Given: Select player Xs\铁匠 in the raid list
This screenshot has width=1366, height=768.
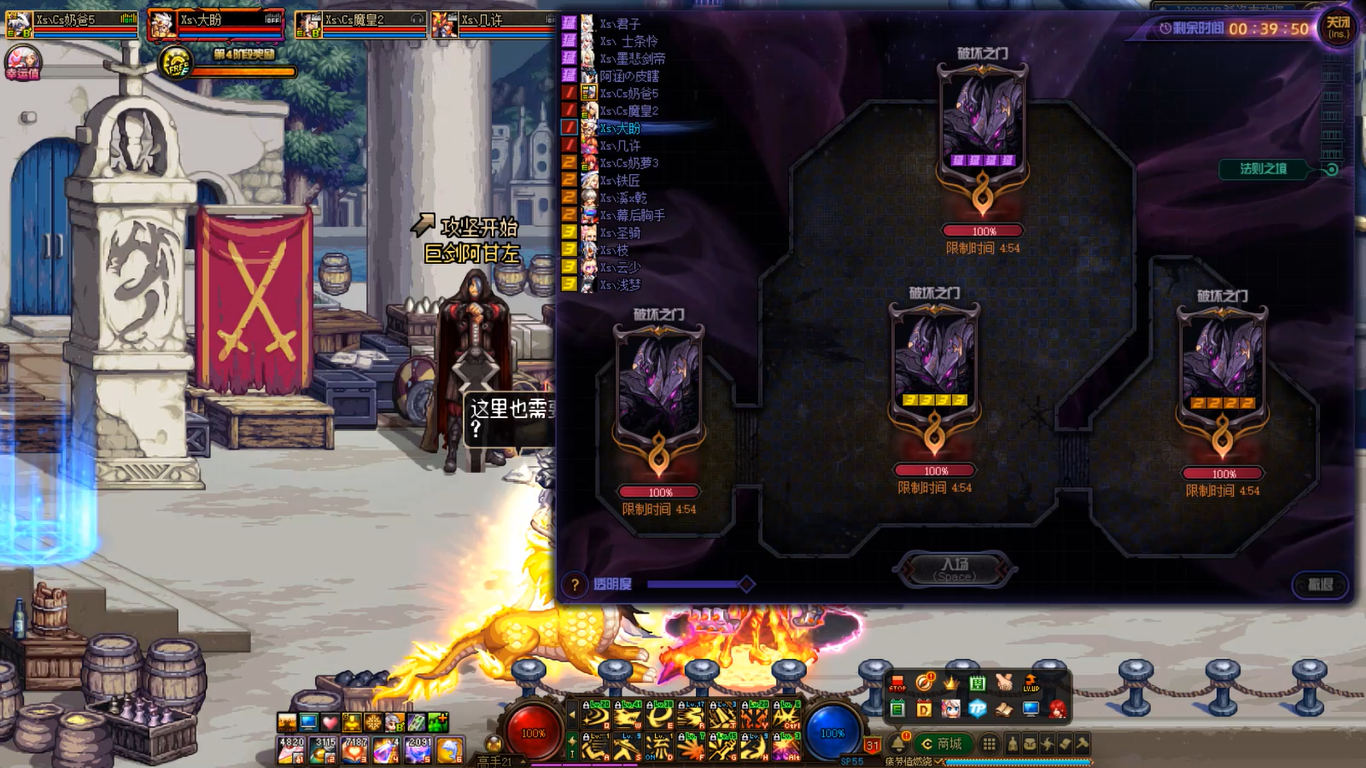Looking at the screenshot, I should click(x=620, y=181).
